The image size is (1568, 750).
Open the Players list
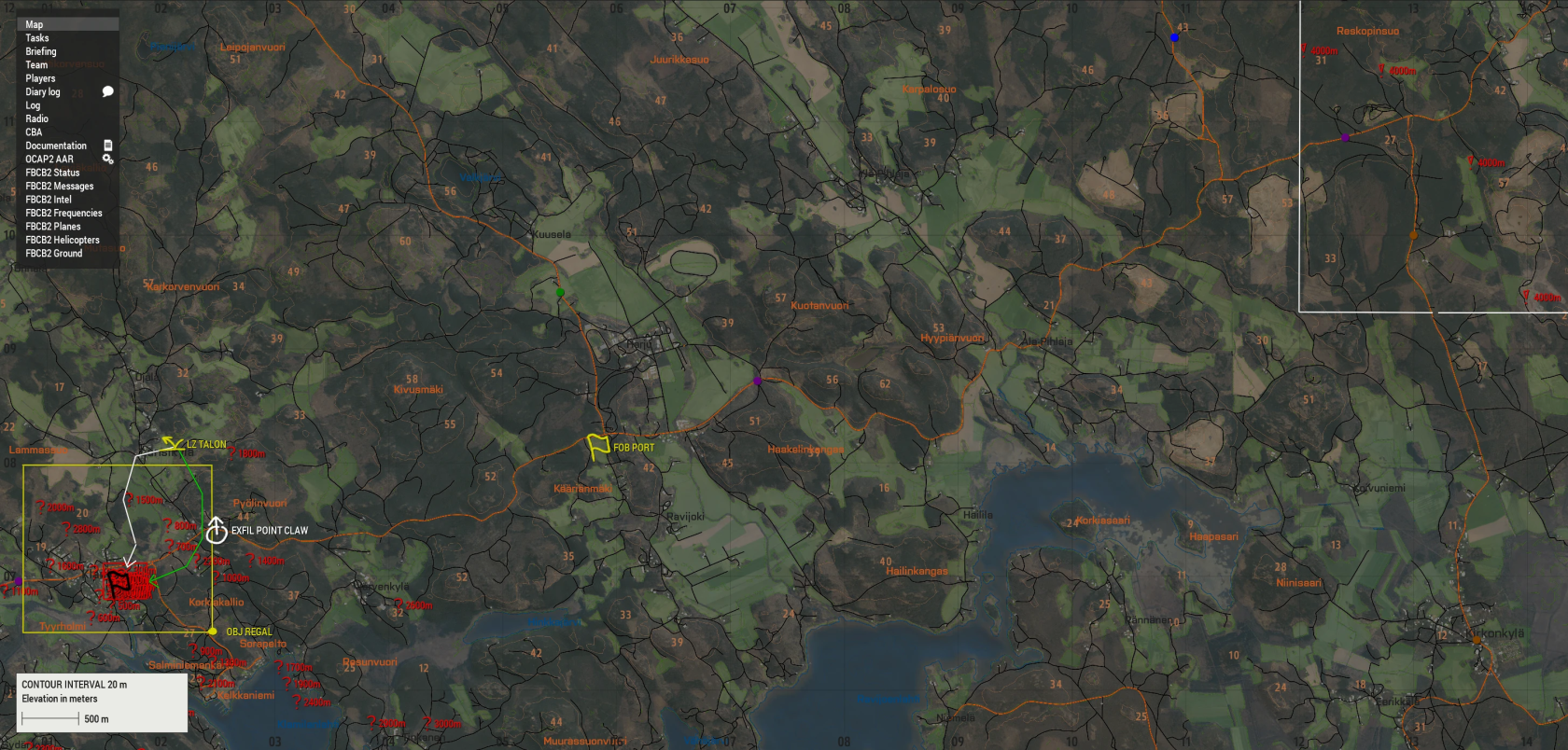(x=40, y=78)
